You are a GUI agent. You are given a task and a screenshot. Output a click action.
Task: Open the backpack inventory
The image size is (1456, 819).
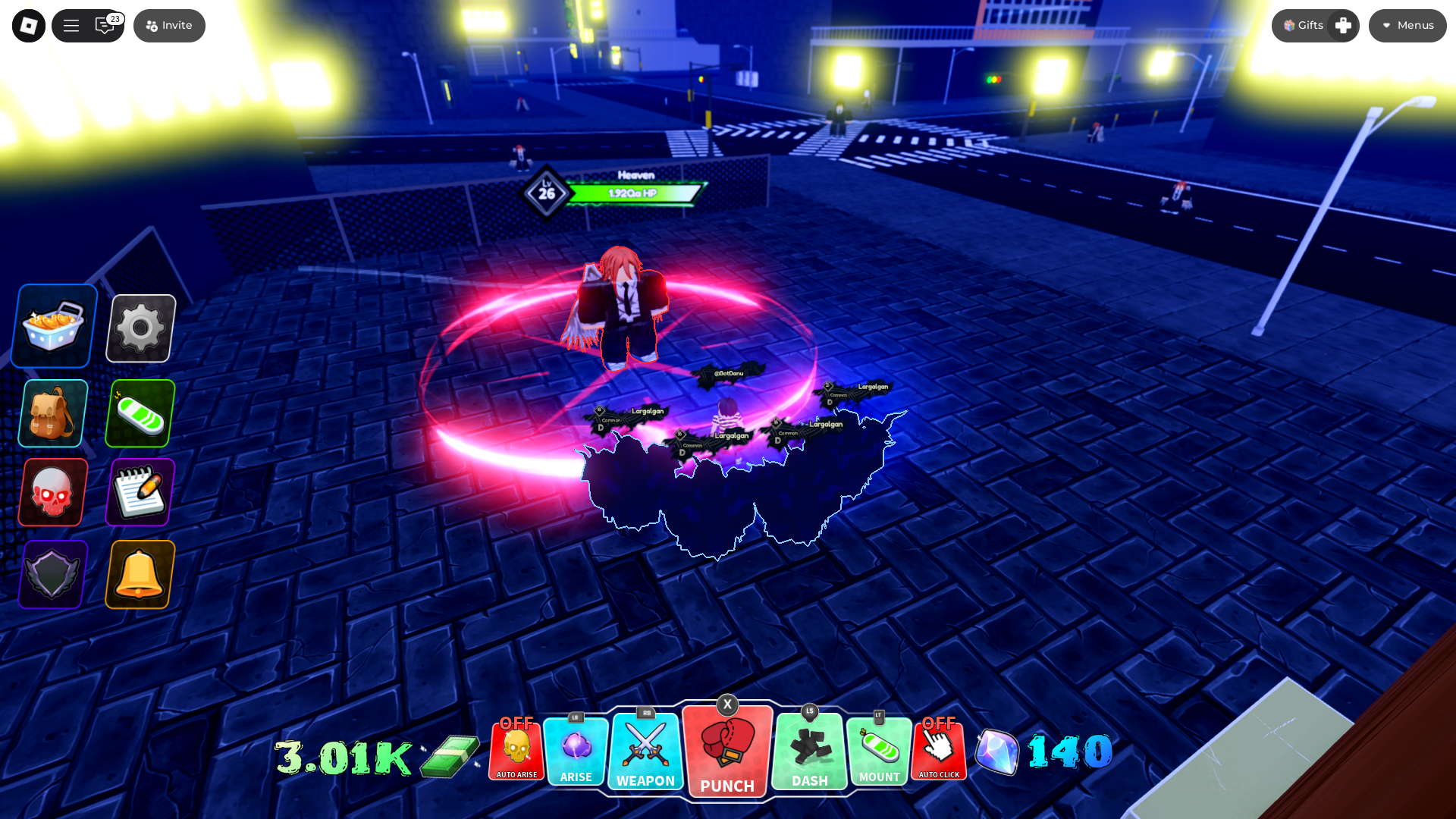52,414
